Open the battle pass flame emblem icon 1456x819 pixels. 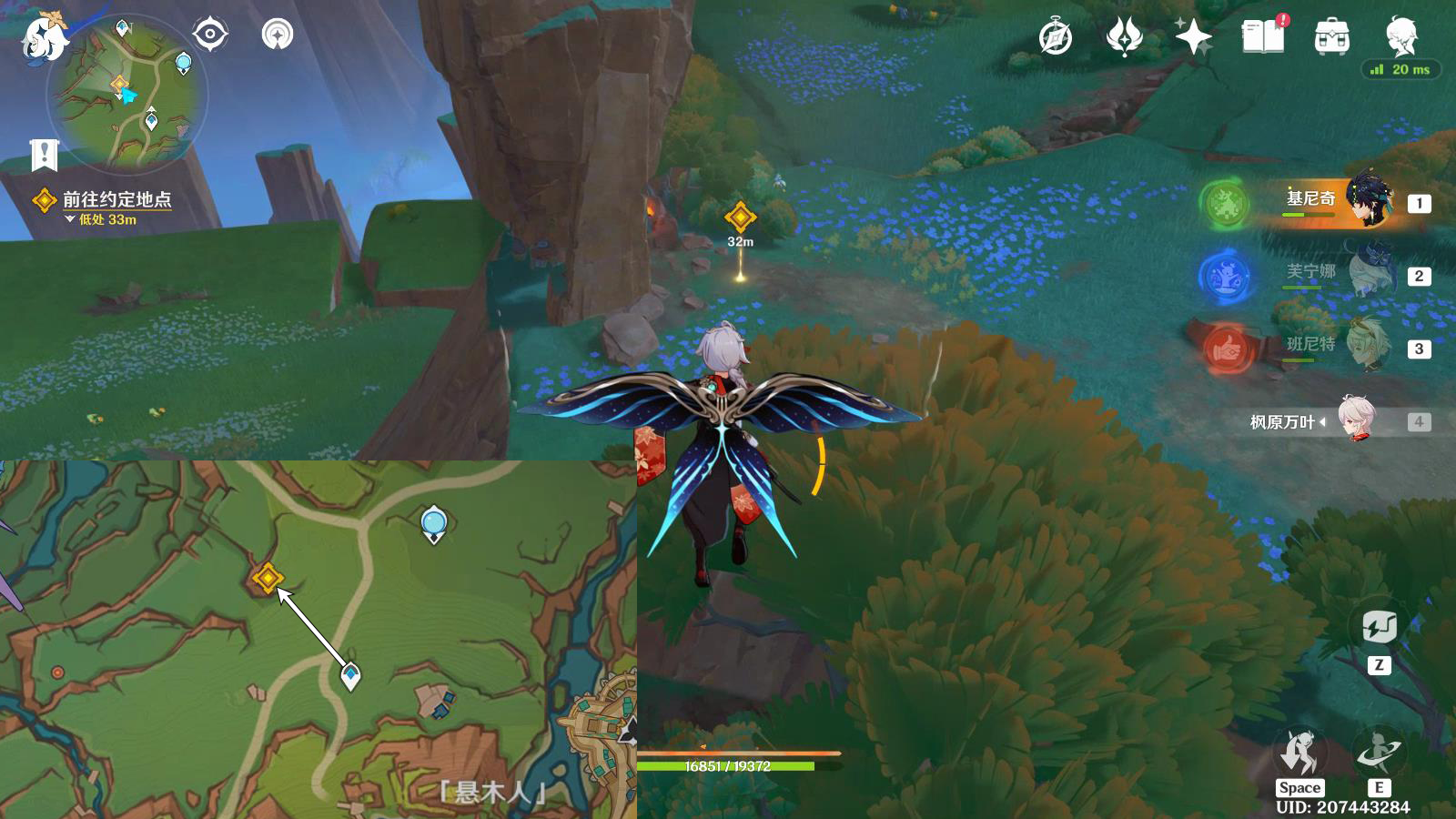click(x=1125, y=37)
